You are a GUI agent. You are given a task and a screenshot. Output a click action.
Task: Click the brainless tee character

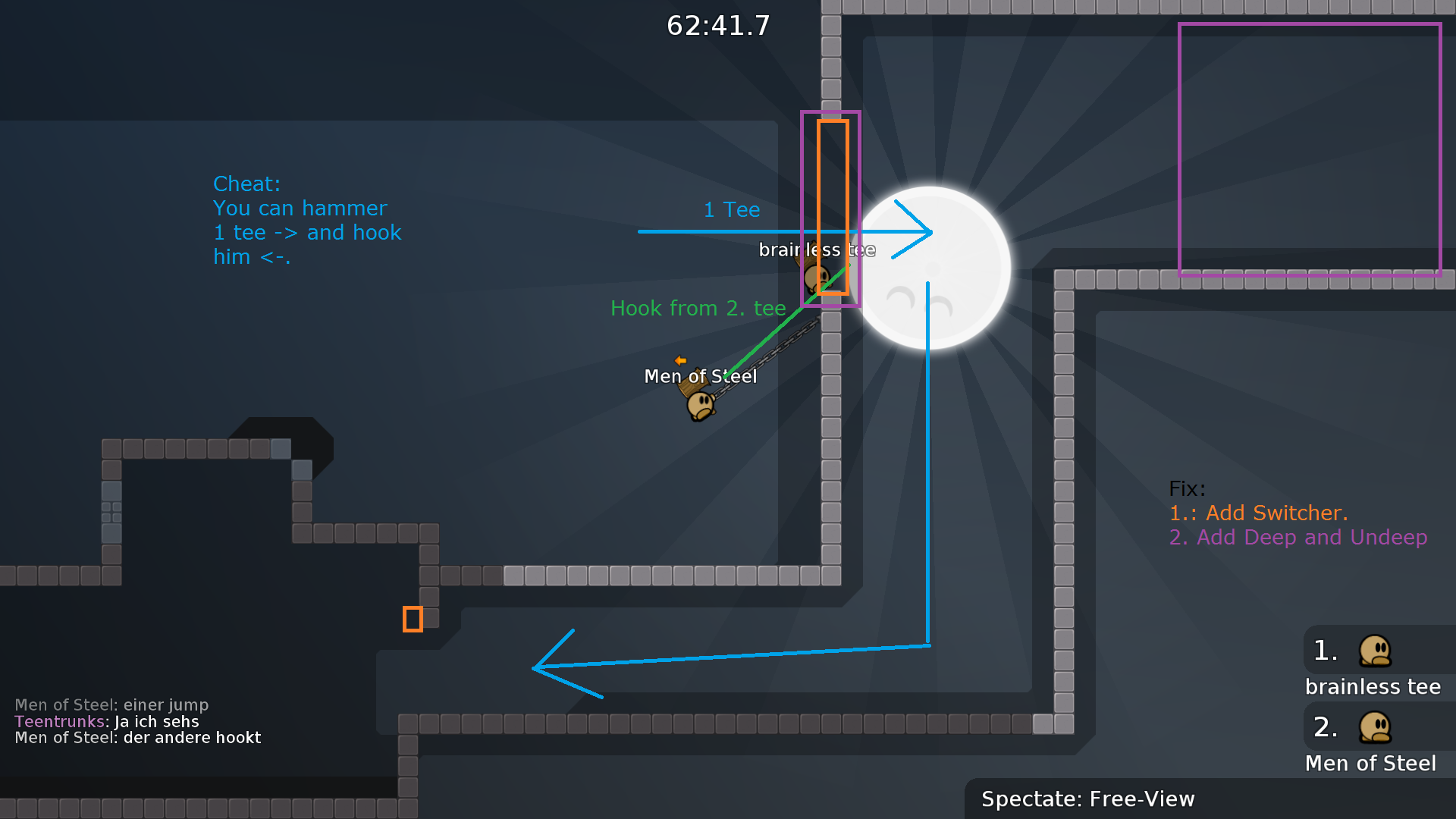[817, 277]
